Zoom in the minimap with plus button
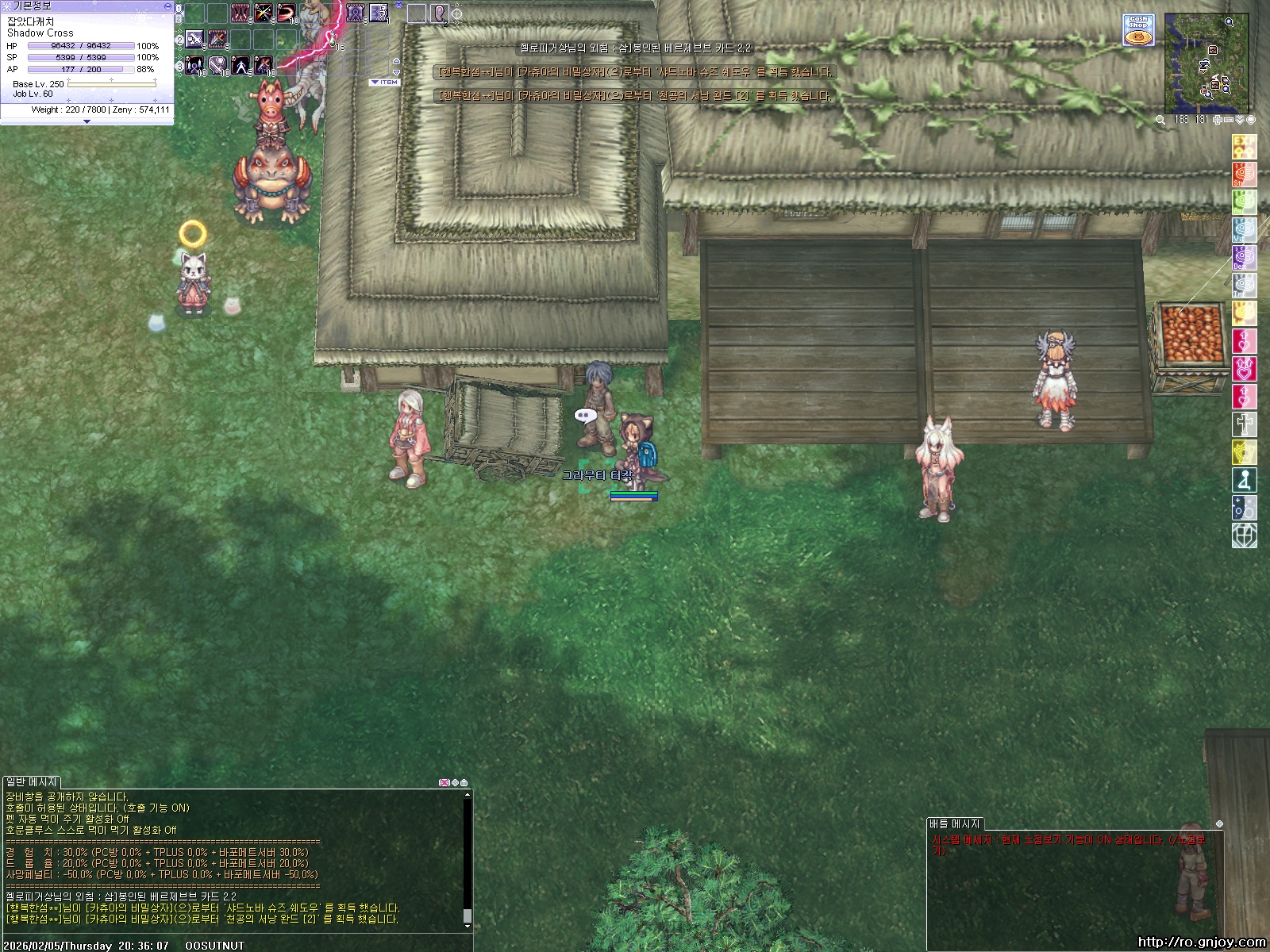1270x952 pixels. pos(1218,120)
